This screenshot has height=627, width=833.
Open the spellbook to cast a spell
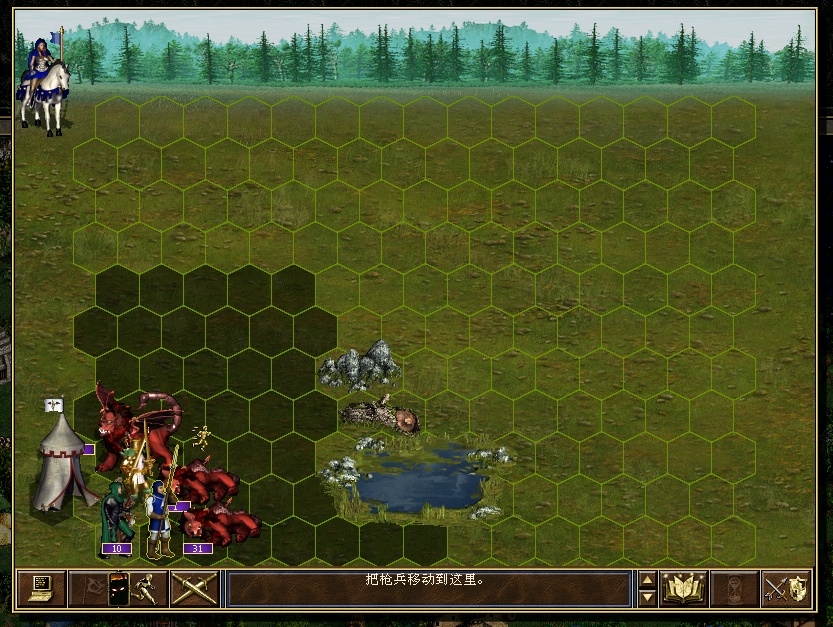(x=684, y=589)
